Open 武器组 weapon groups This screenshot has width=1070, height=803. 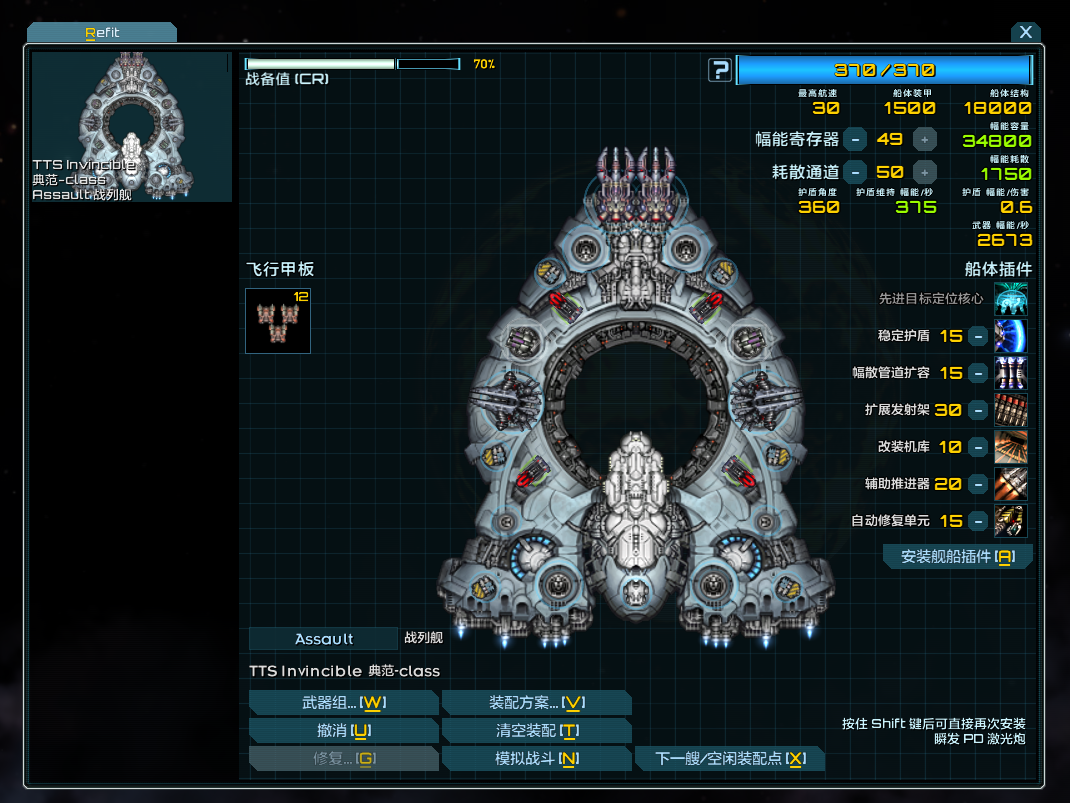(x=343, y=703)
